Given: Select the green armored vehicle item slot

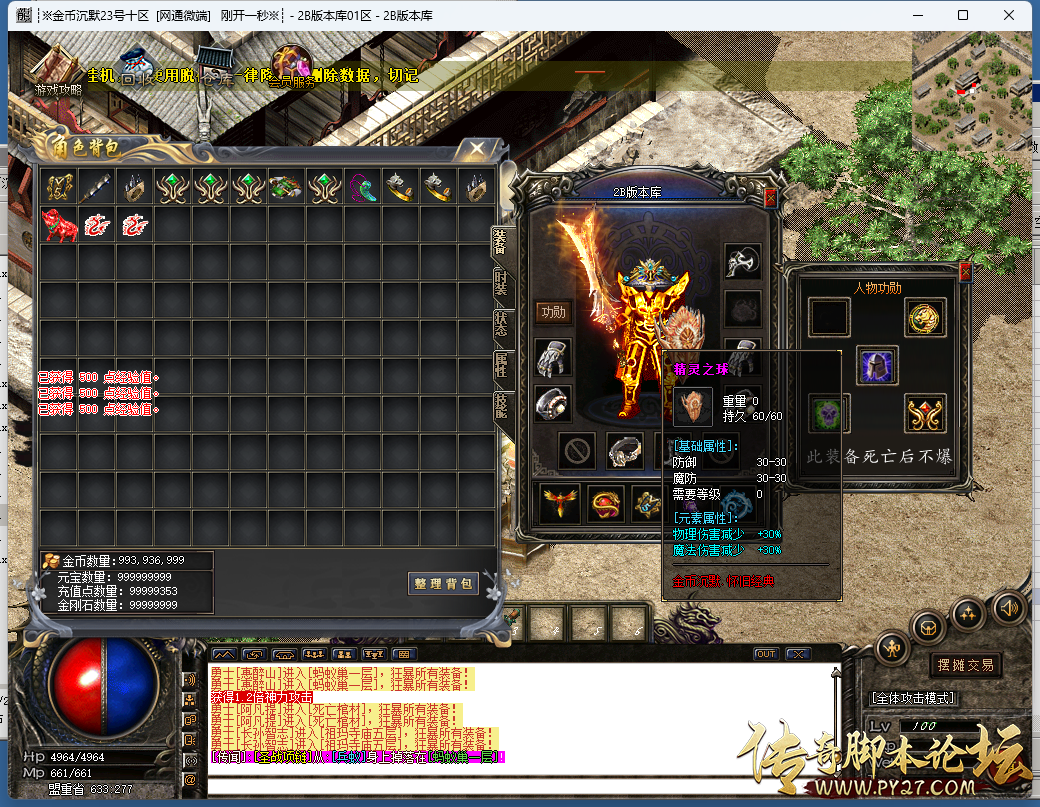Looking at the screenshot, I should (x=287, y=187).
